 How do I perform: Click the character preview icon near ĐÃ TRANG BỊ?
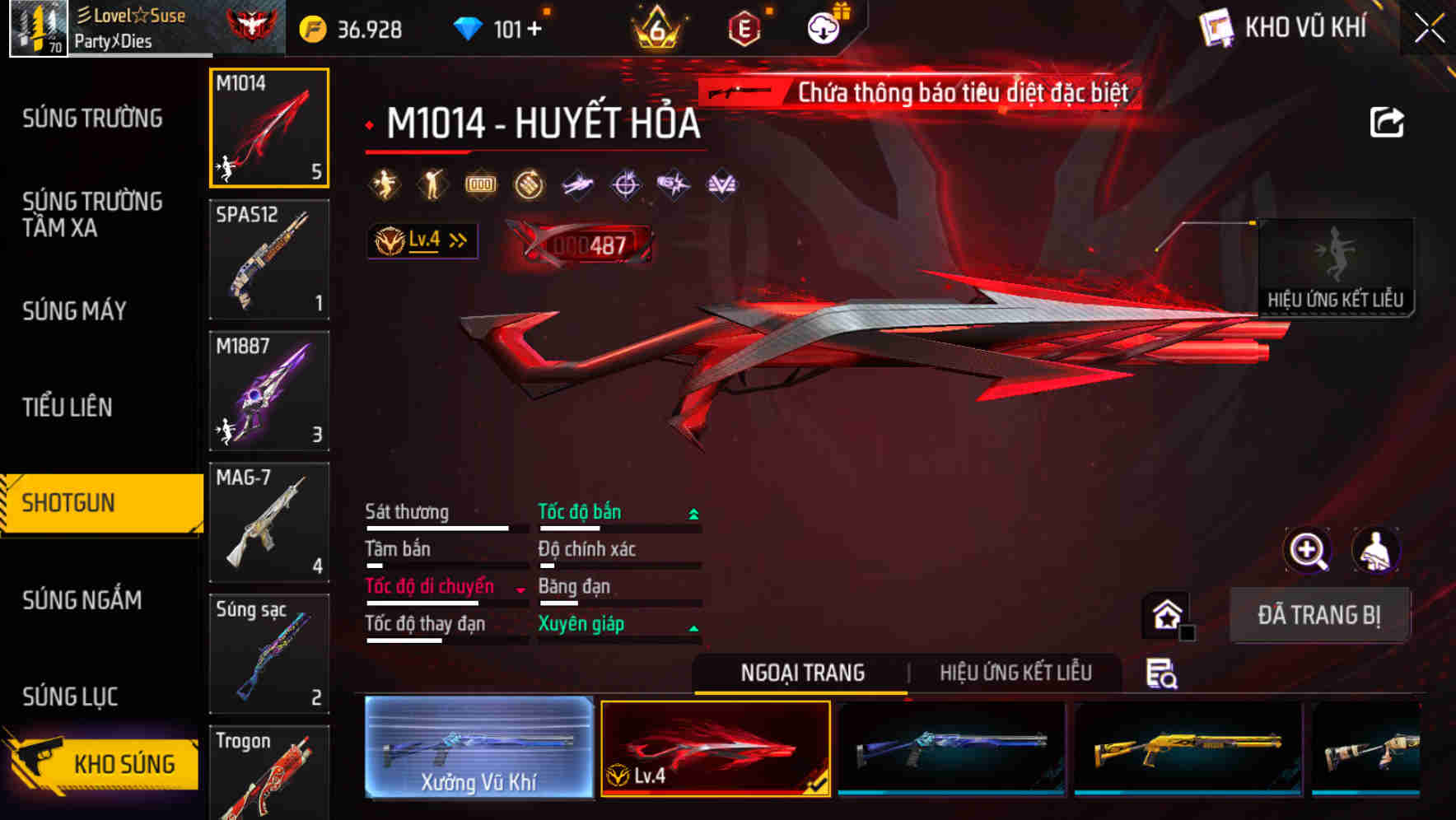point(1377,551)
